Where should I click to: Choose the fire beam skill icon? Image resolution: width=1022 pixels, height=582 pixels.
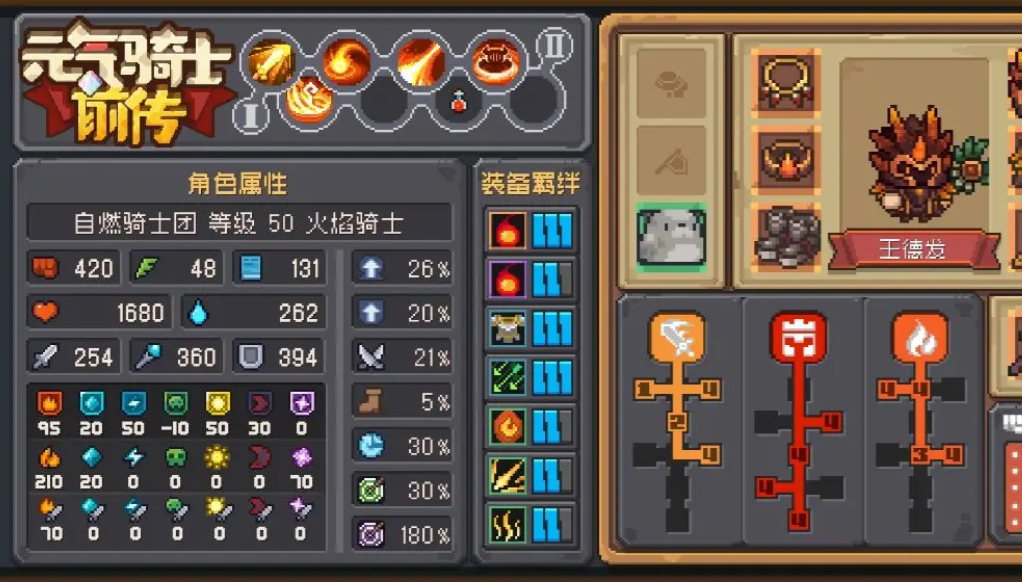tap(420, 61)
